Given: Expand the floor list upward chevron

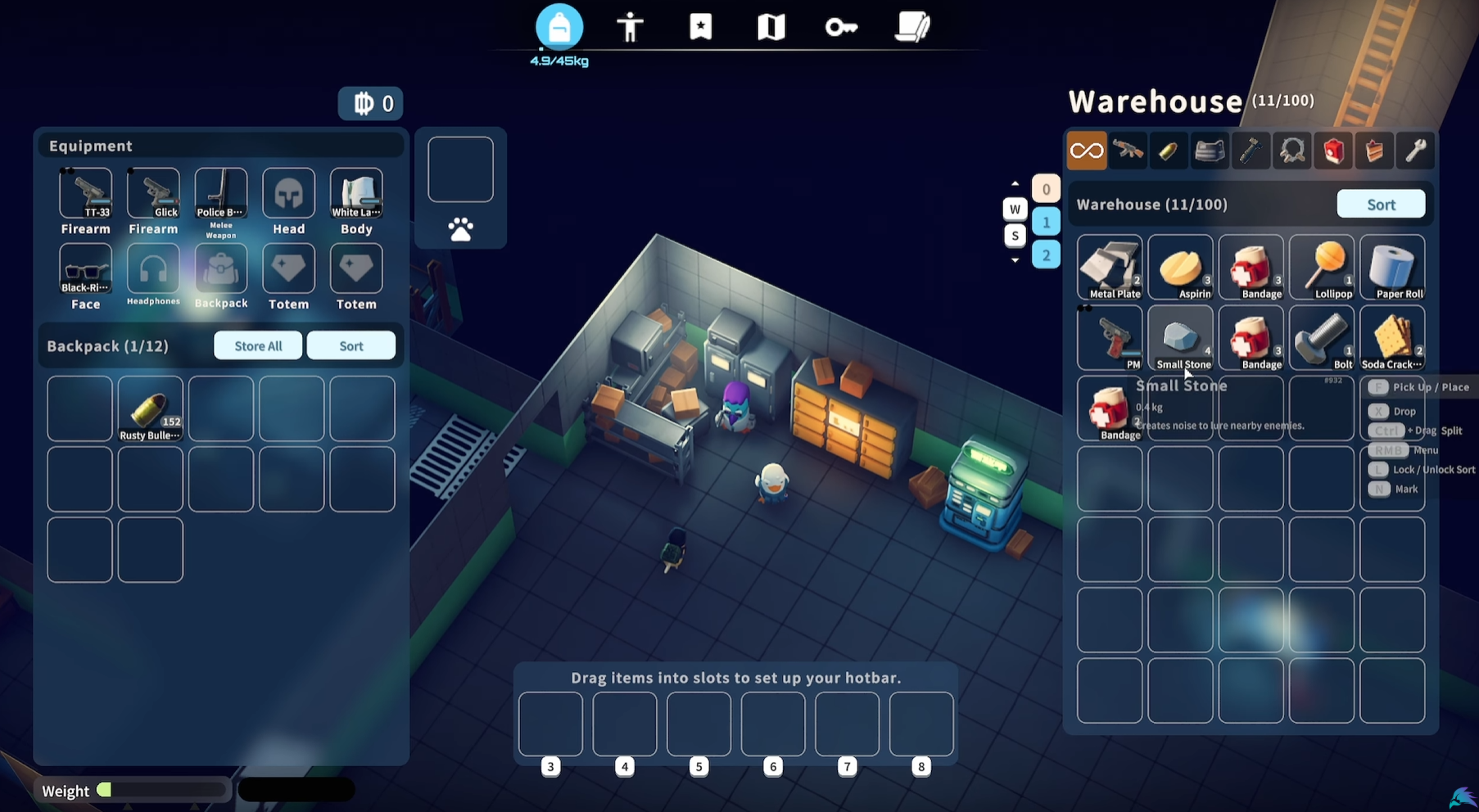Looking at the screenshot, I should [1015, 183].
